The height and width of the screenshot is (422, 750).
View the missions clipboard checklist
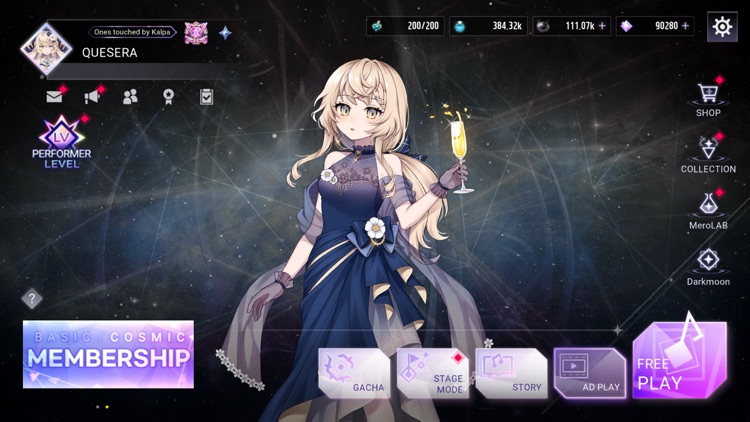[206, 97]
